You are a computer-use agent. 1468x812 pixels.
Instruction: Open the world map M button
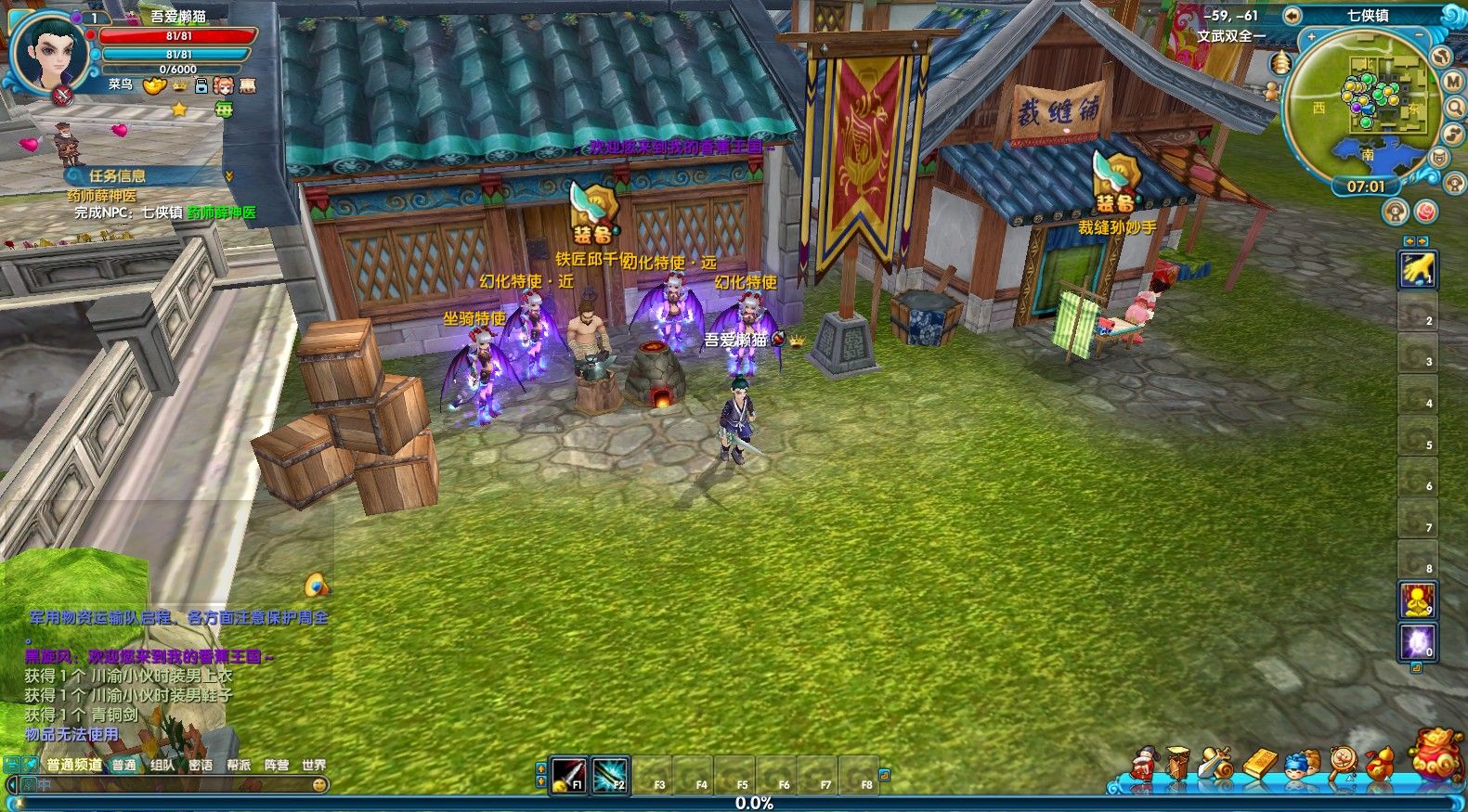click(1453, 82)
